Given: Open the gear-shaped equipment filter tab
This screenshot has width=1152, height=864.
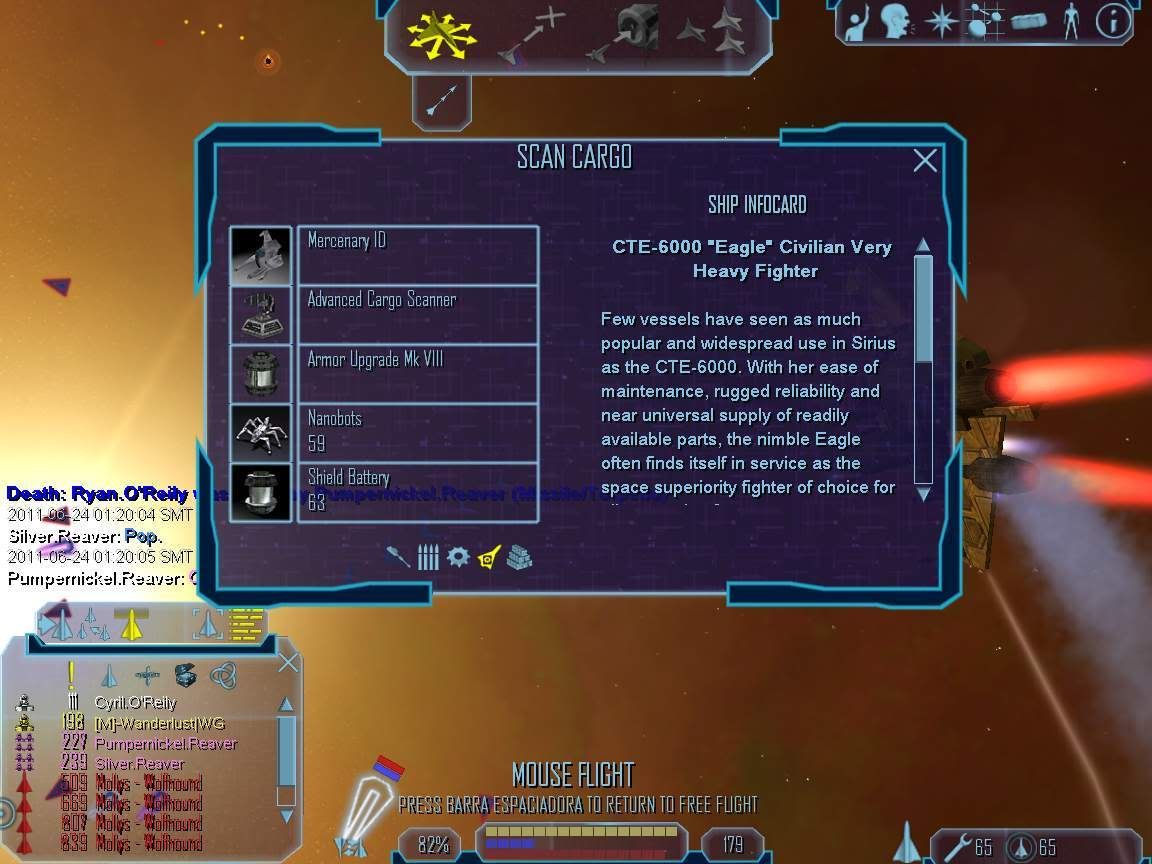Looking at the screenshot, I should (x=458, y=557).
